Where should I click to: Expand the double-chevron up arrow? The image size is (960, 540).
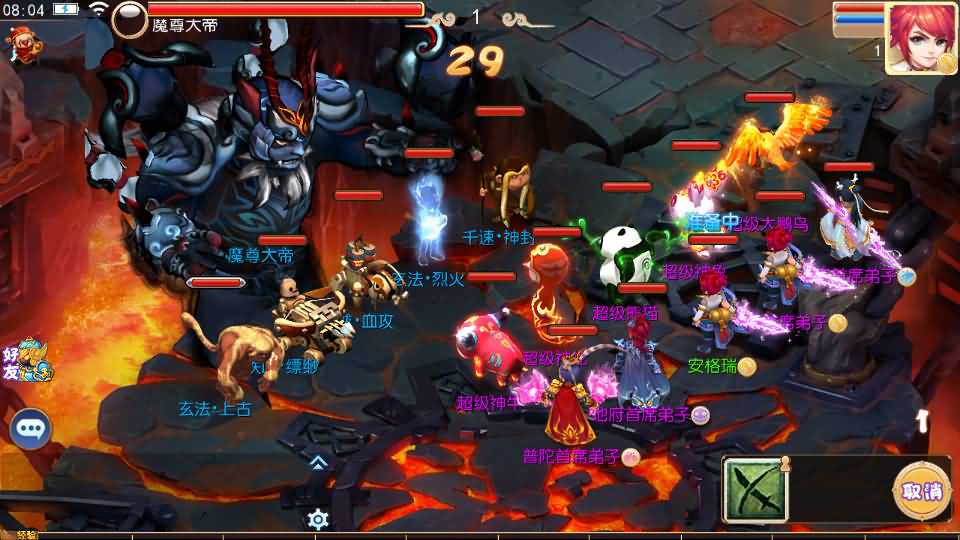tap(318, 462)
